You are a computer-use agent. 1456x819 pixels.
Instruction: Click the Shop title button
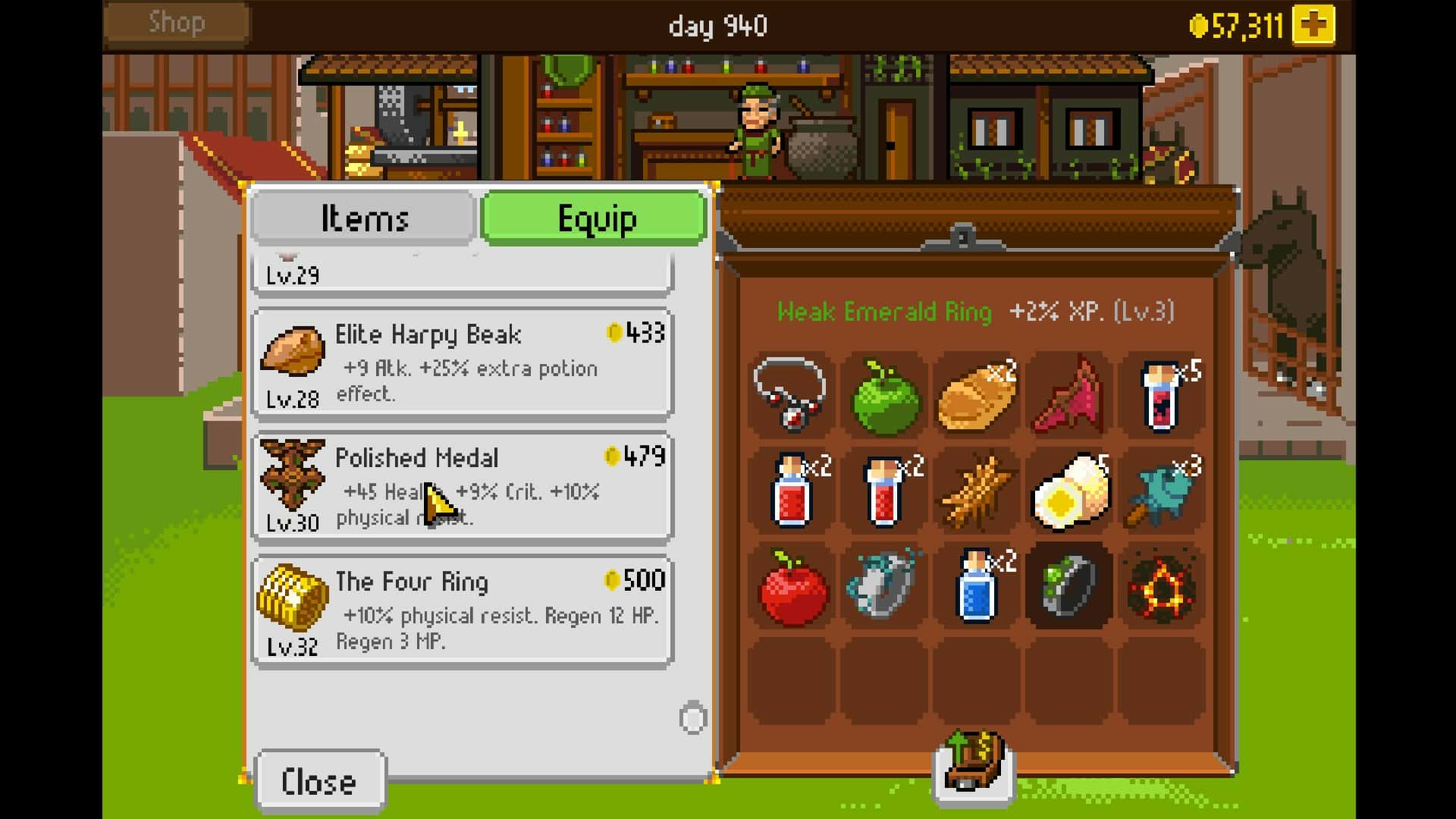click(177, 23)
